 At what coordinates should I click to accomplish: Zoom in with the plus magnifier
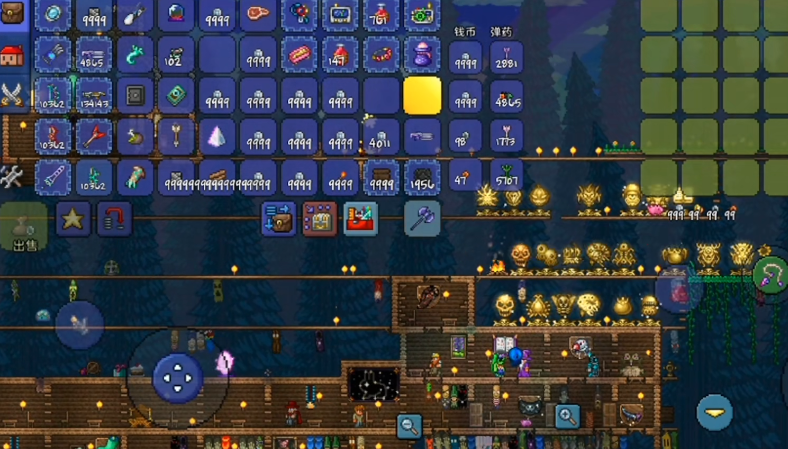pyautogui.click(x=567, y=416)
